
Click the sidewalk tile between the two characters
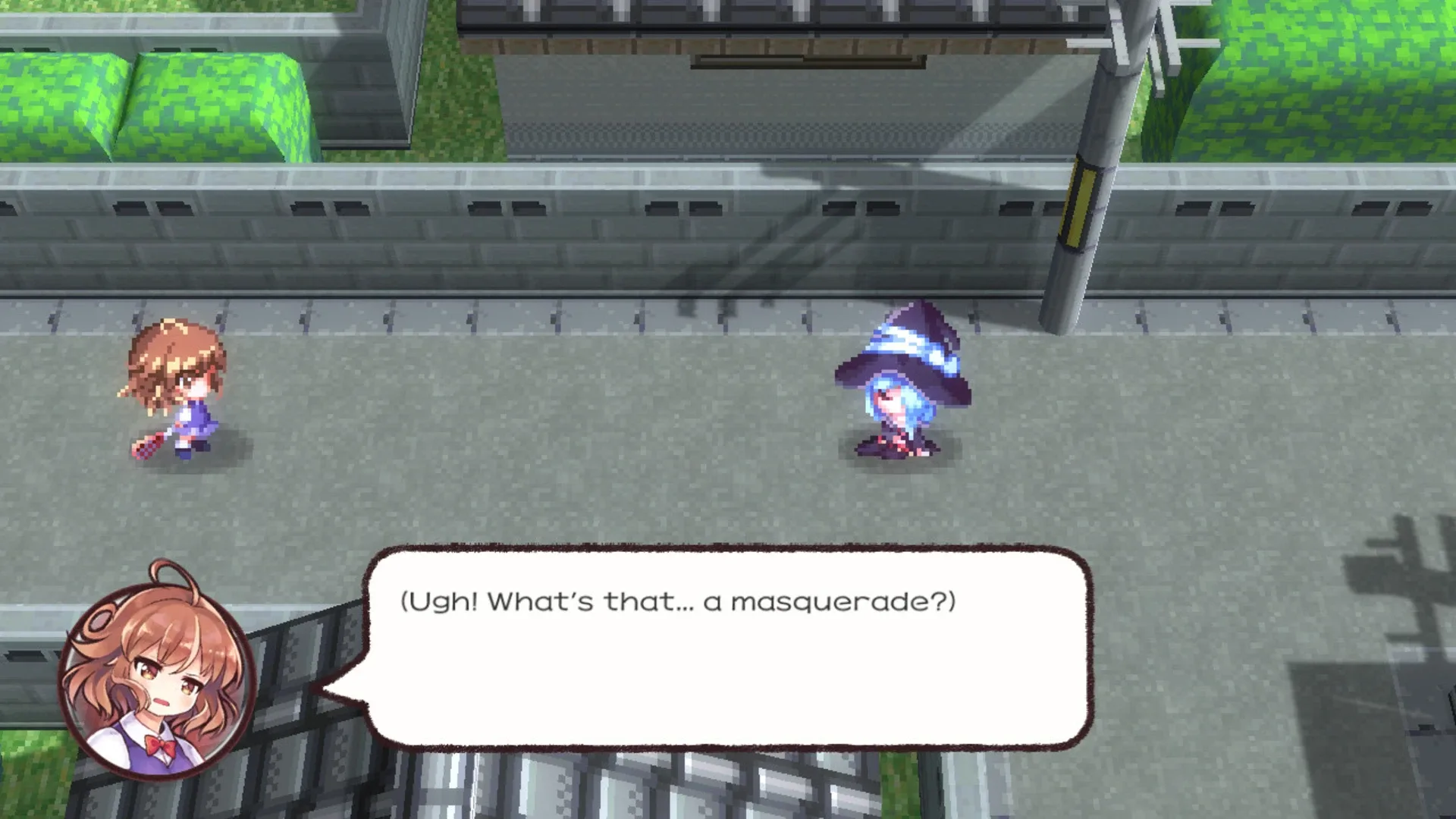(531, 417)
